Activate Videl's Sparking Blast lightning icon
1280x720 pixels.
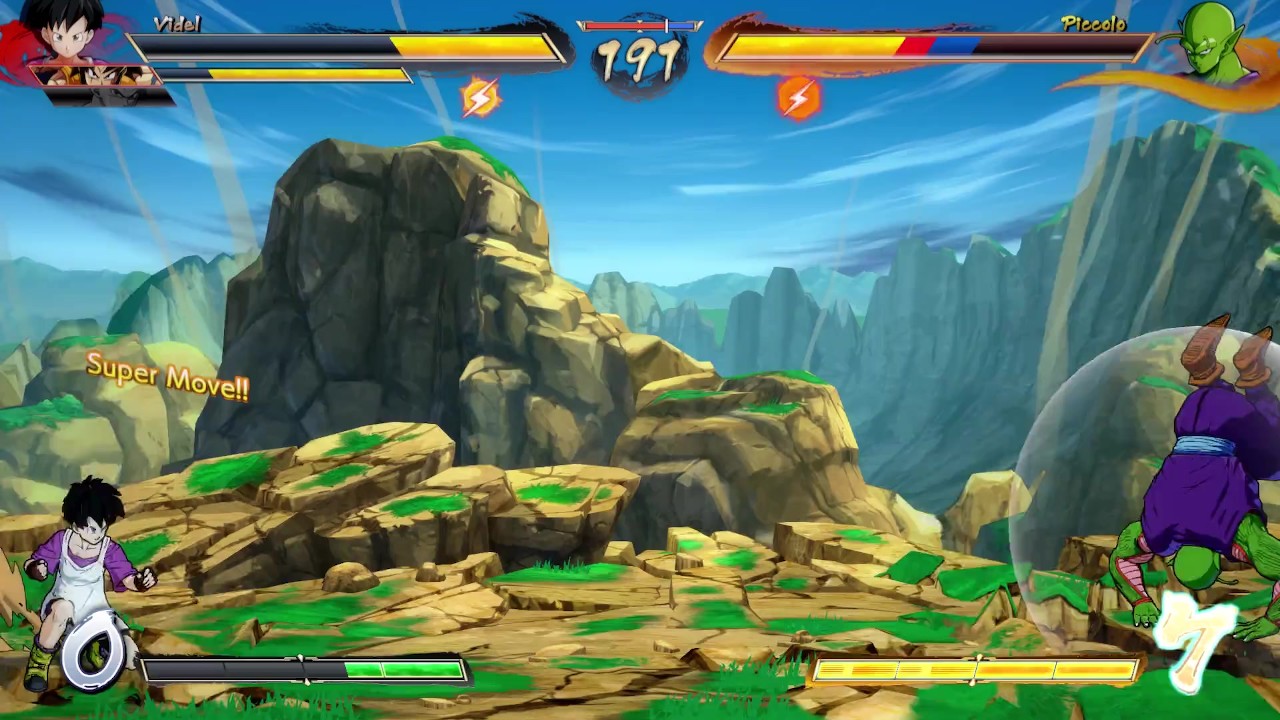[480, 98]
